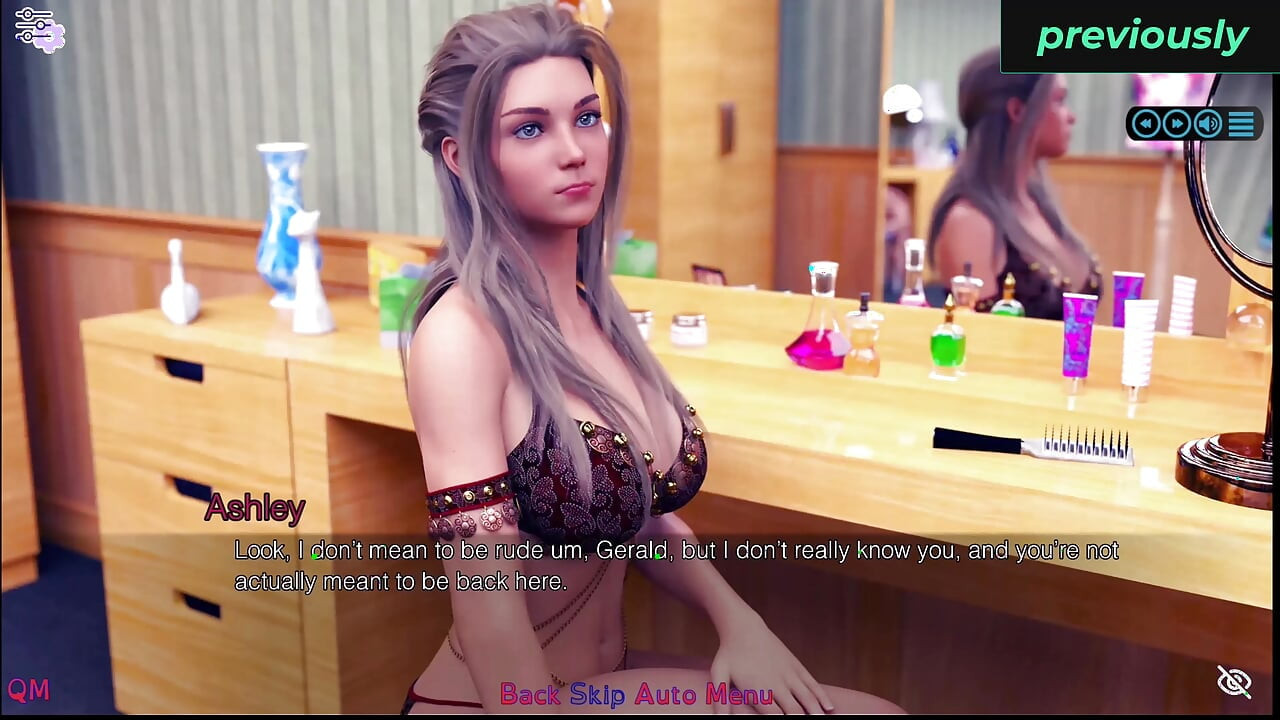
Task: Open the QM quick menu button
Action: (28, 689)
